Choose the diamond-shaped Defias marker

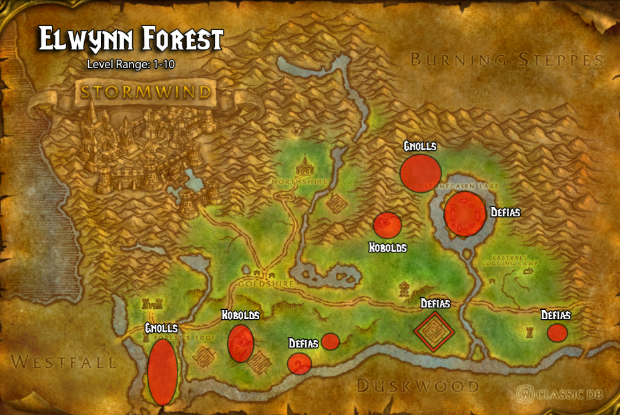pyautogui.click(x=435, y=331)
